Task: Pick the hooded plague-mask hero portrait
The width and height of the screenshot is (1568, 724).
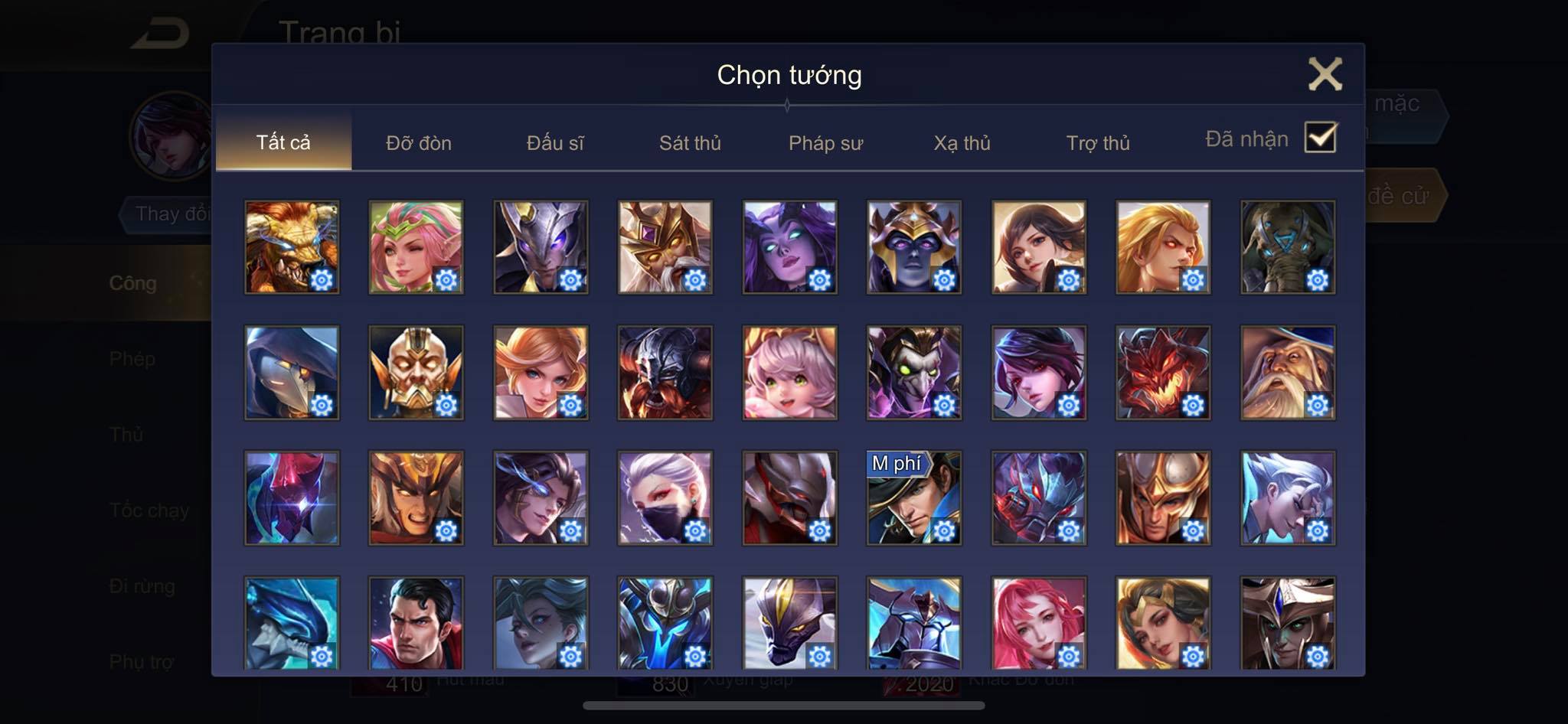Action: 292,373
